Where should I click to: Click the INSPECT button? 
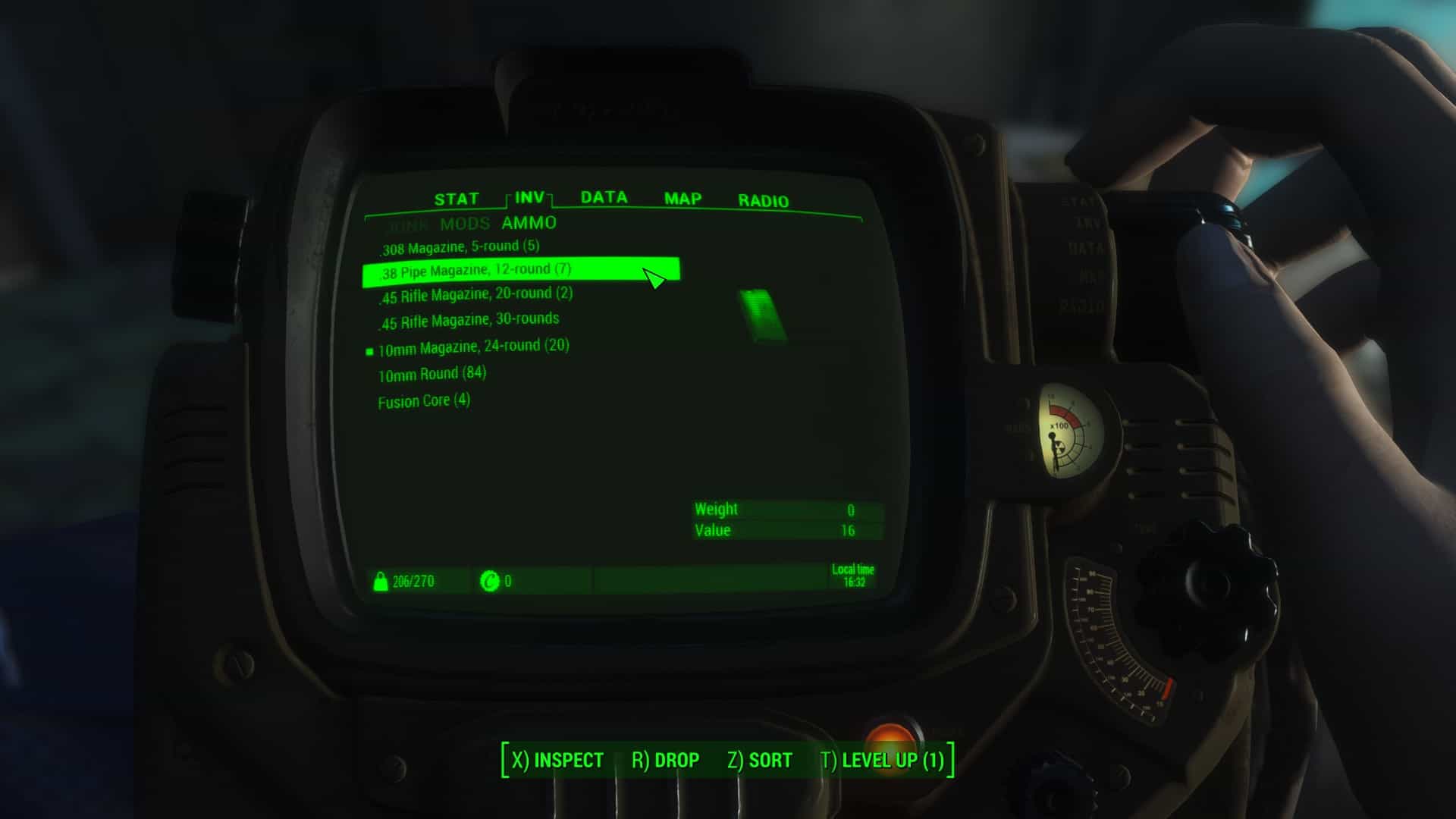pyautogui.click(x=557, y=760)
